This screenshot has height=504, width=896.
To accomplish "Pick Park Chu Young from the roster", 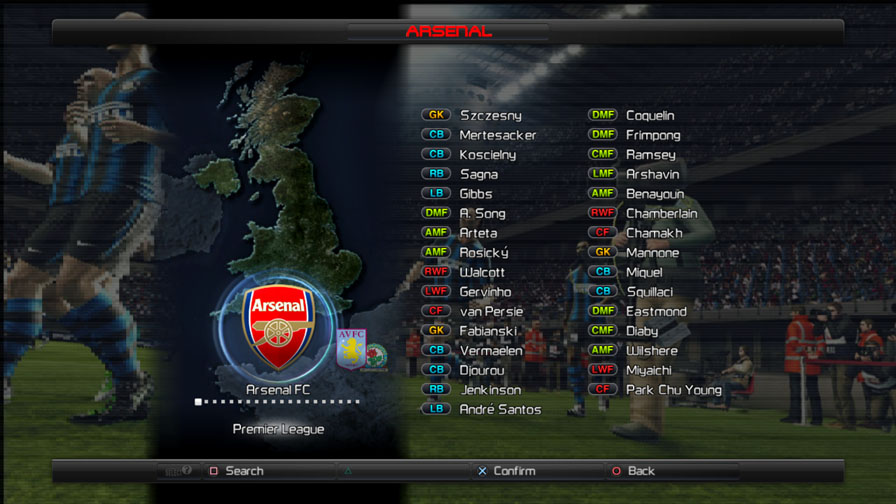I will coord(673,389).
